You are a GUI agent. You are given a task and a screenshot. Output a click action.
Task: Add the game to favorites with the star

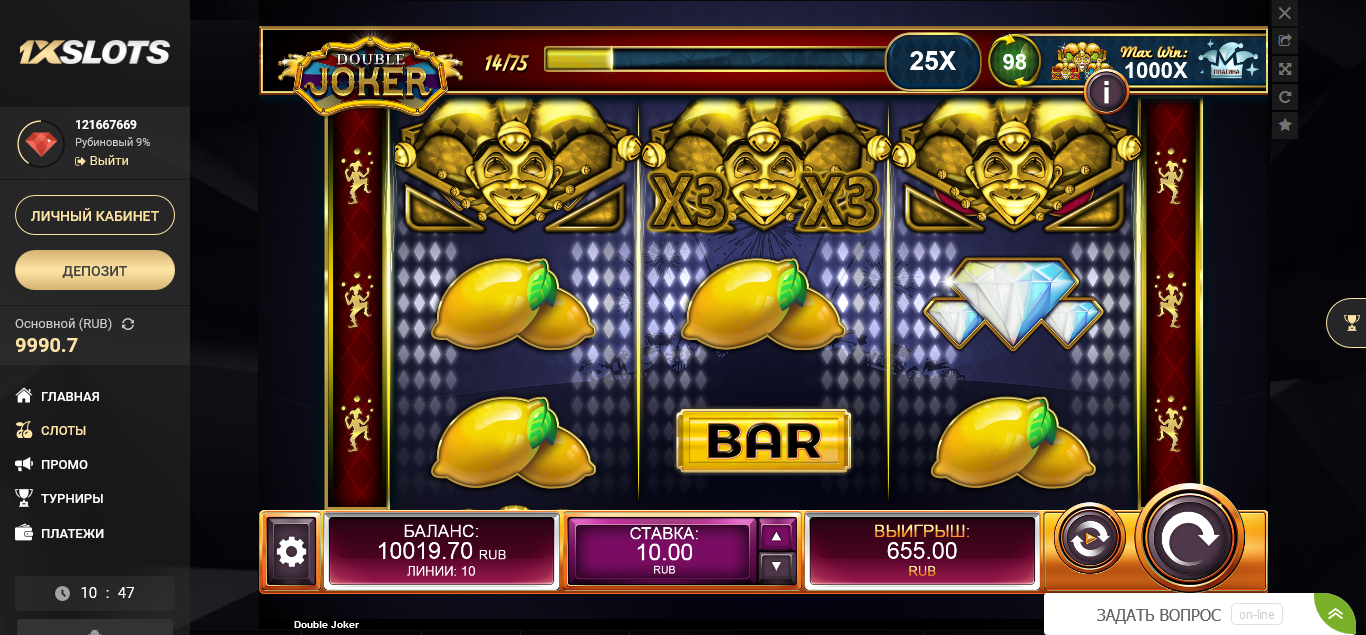click(x=1285, y=125)
